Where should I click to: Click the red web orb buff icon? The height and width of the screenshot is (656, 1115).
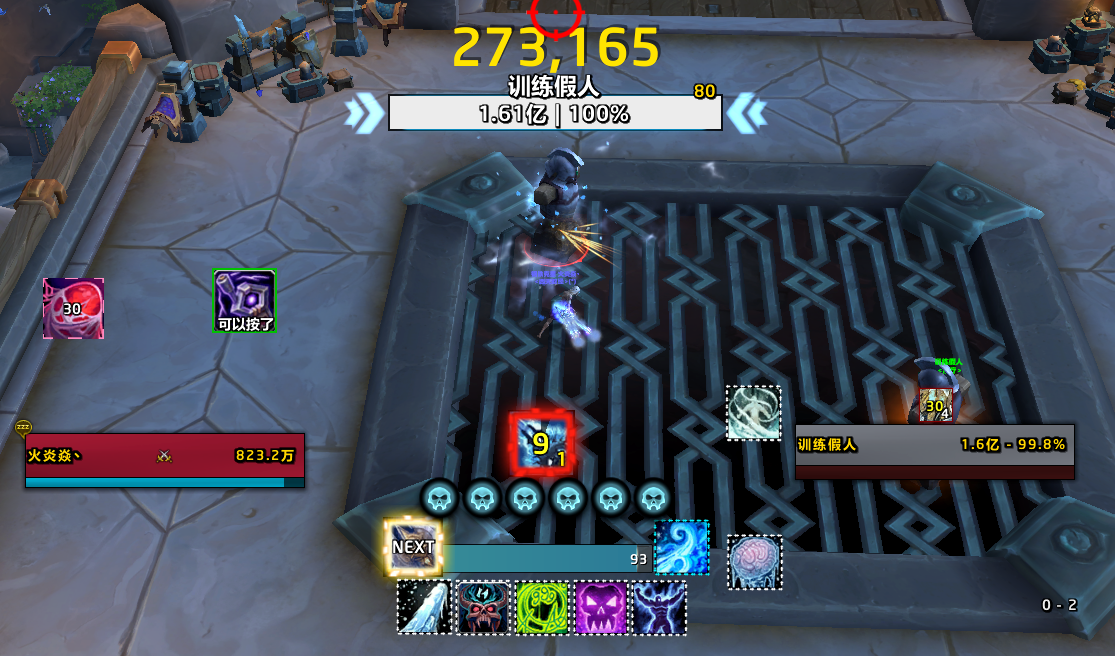click(x=73, y=308)
